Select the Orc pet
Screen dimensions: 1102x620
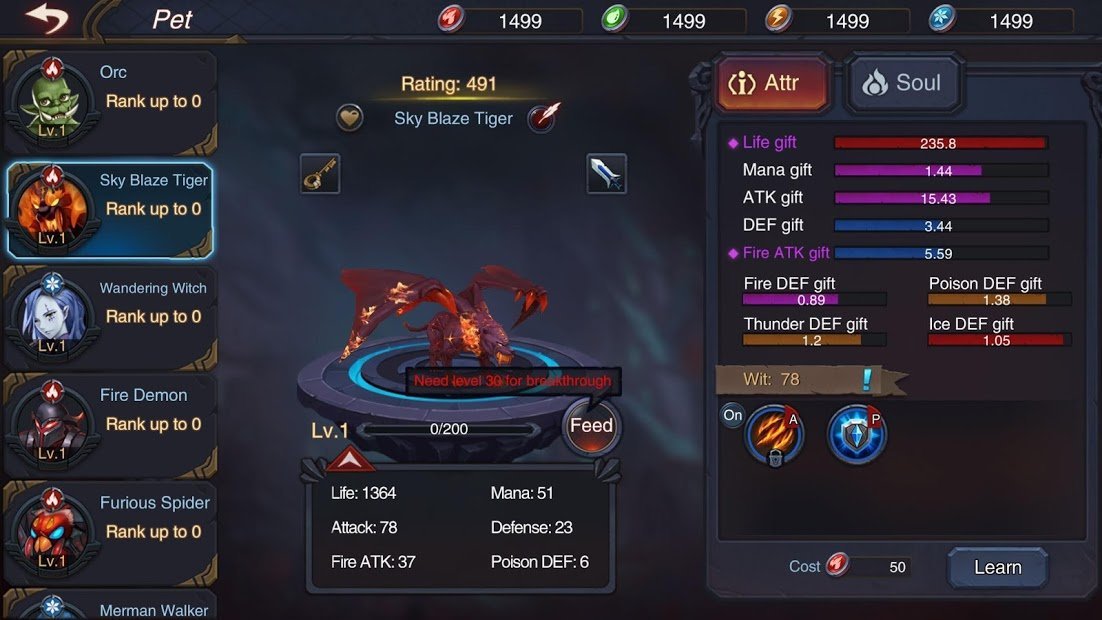tap(110, 101)
